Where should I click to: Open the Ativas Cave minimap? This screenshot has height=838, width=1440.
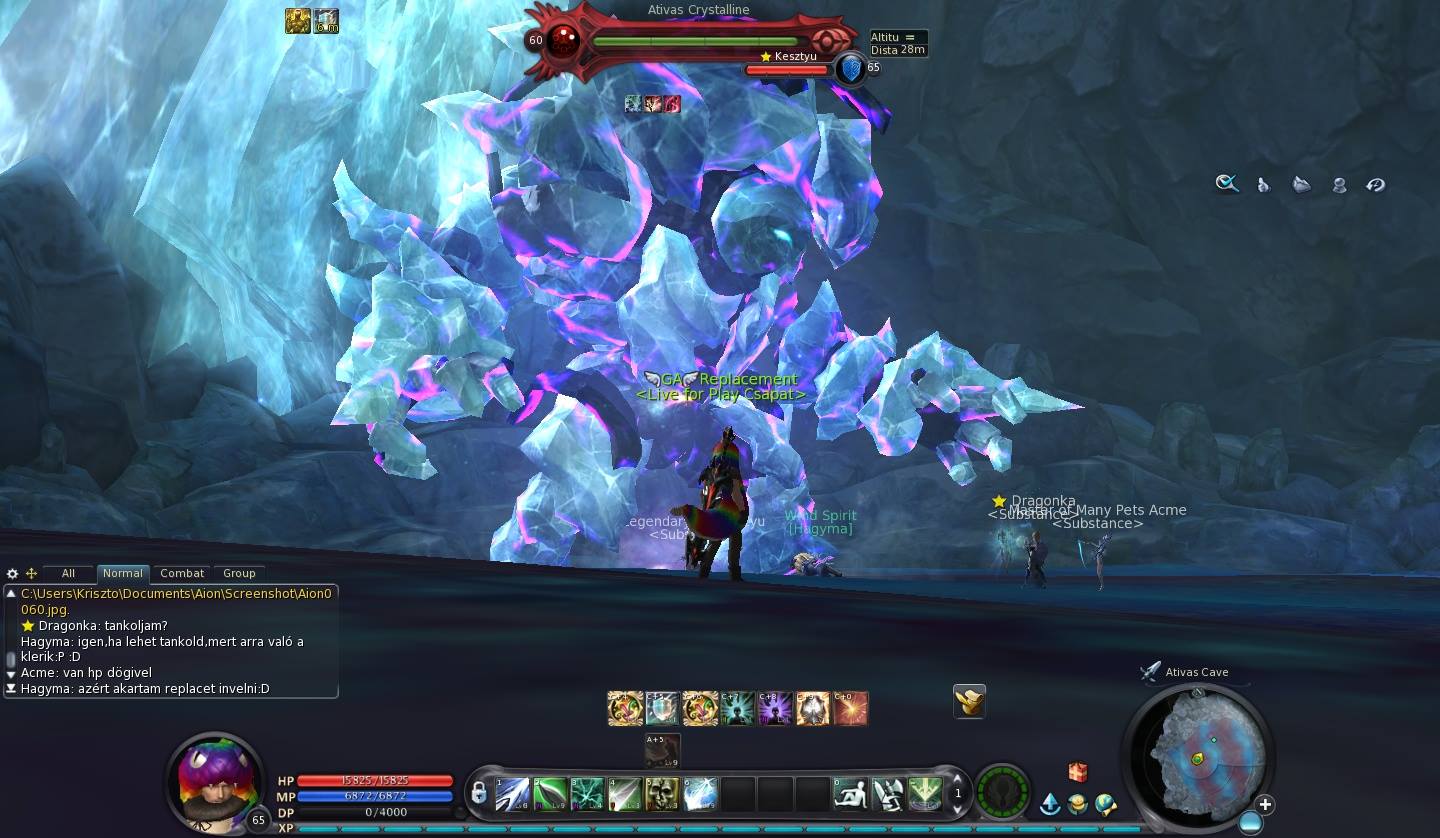pos(1198,755)
